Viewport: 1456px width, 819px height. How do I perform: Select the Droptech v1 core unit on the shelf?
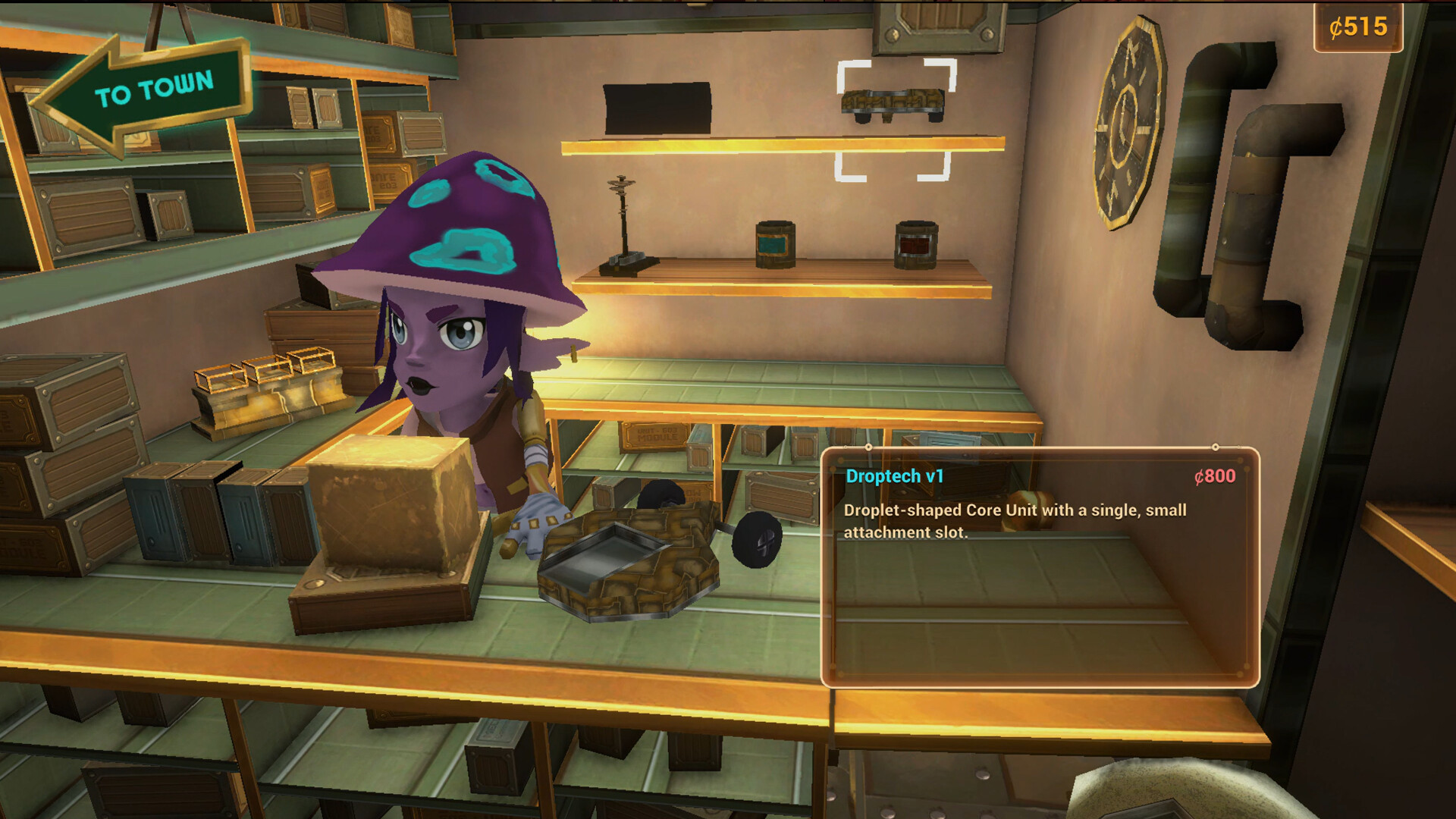click(x=893, y=105)
